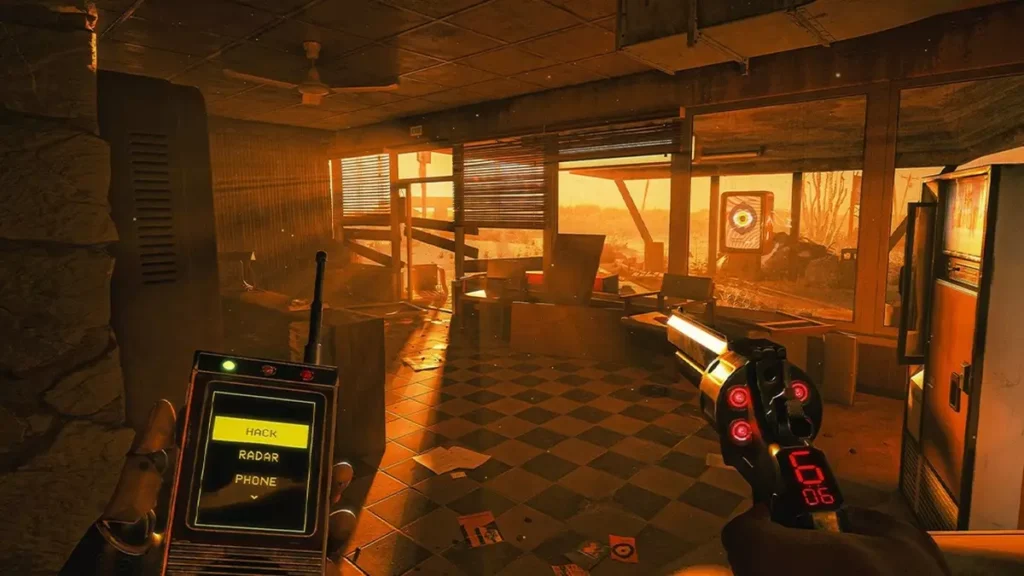Open the PHONE menu entry
This screenshot has height=576, width=1024.
[257, 480]
